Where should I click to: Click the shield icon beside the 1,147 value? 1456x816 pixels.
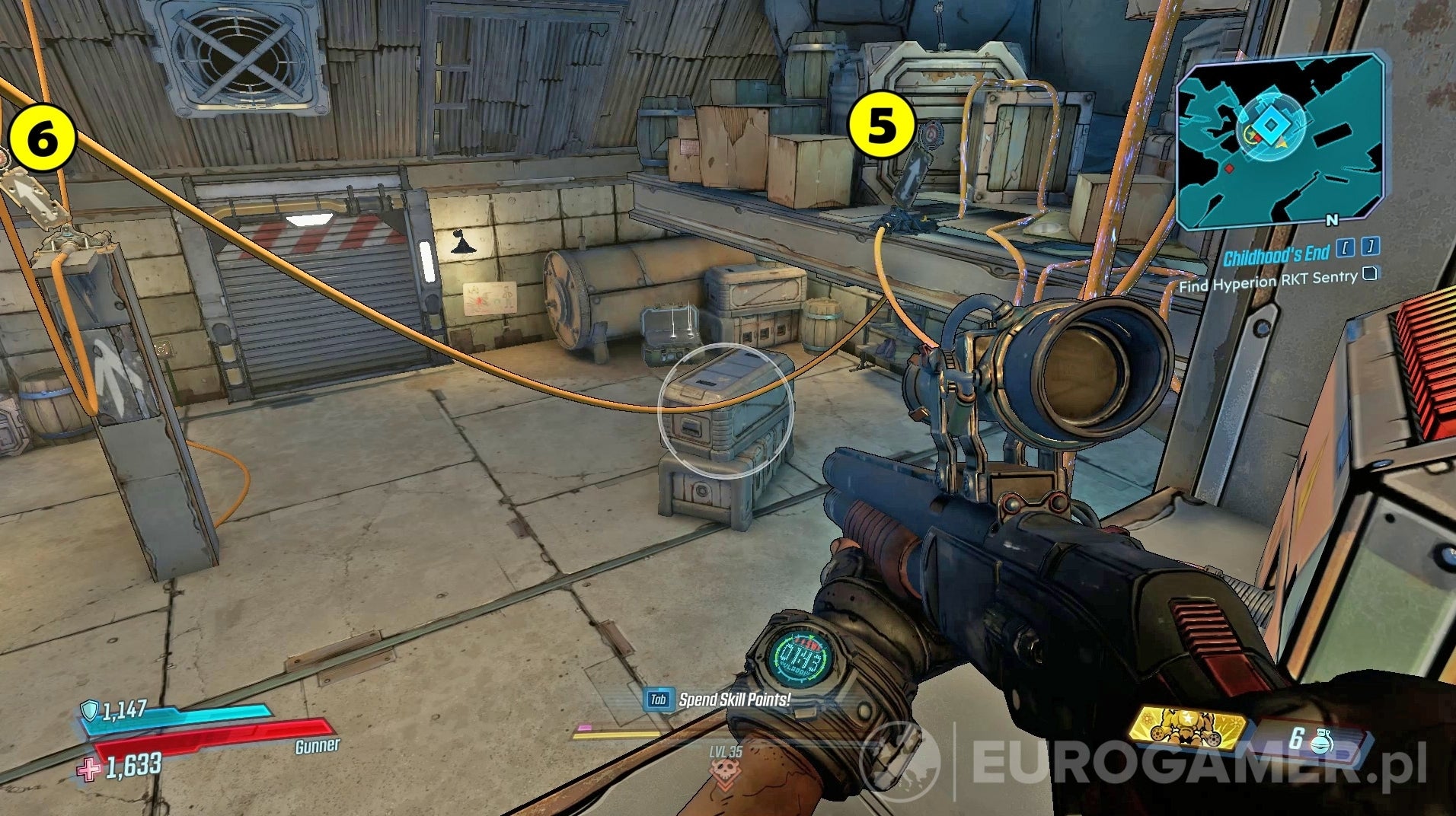[89, 710]
